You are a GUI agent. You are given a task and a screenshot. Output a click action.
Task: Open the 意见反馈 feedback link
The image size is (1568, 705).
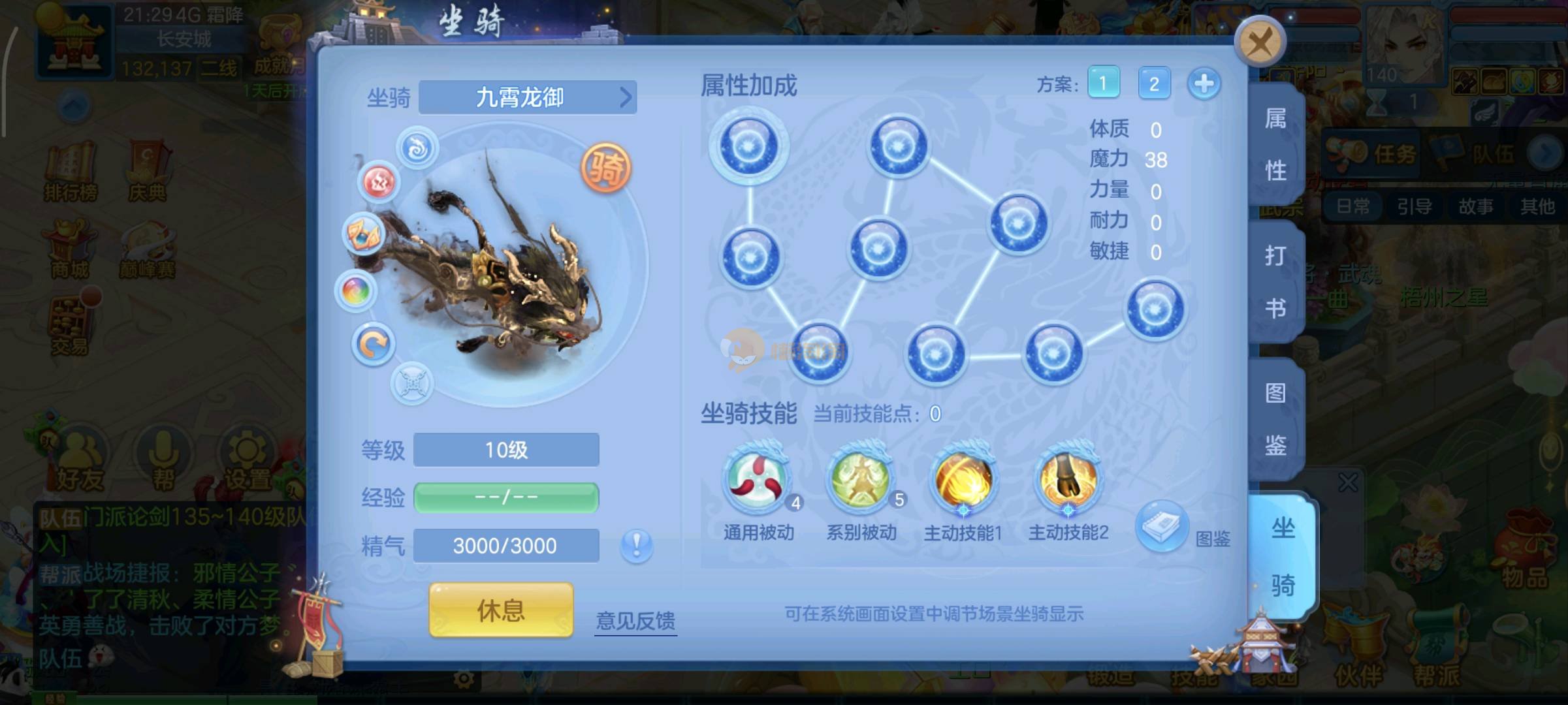click(635, 620)
